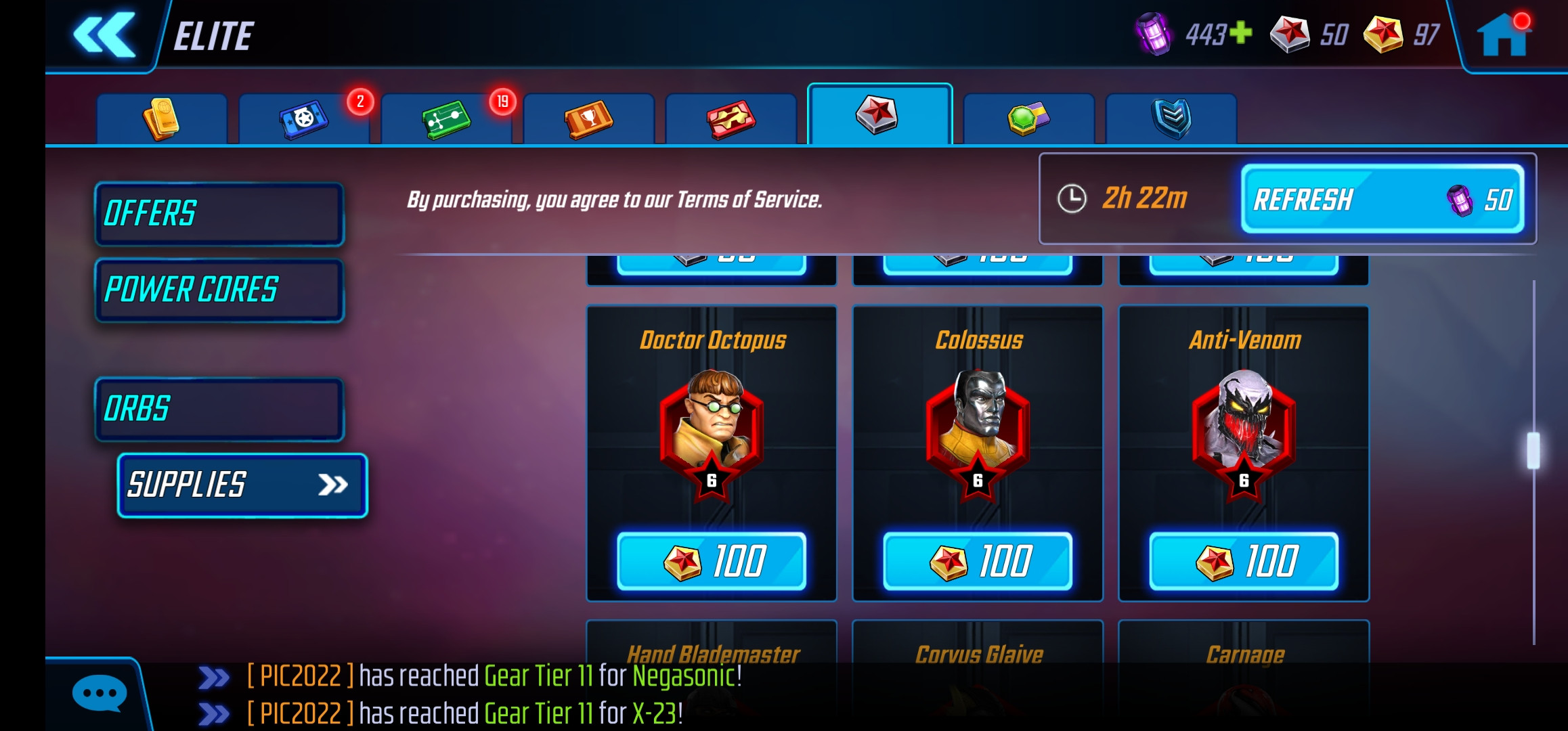This screenshot has width=1568, height=731.
Task: Select the blue chevron rank store tab
Action: point(1171,118)
